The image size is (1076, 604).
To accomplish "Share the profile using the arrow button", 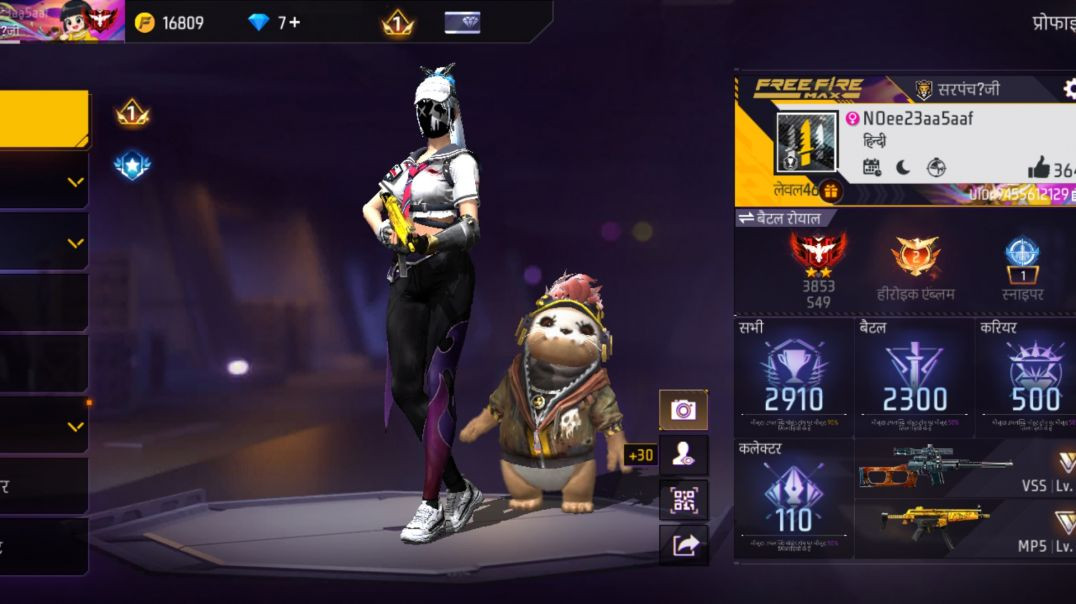I will point(683,545).
